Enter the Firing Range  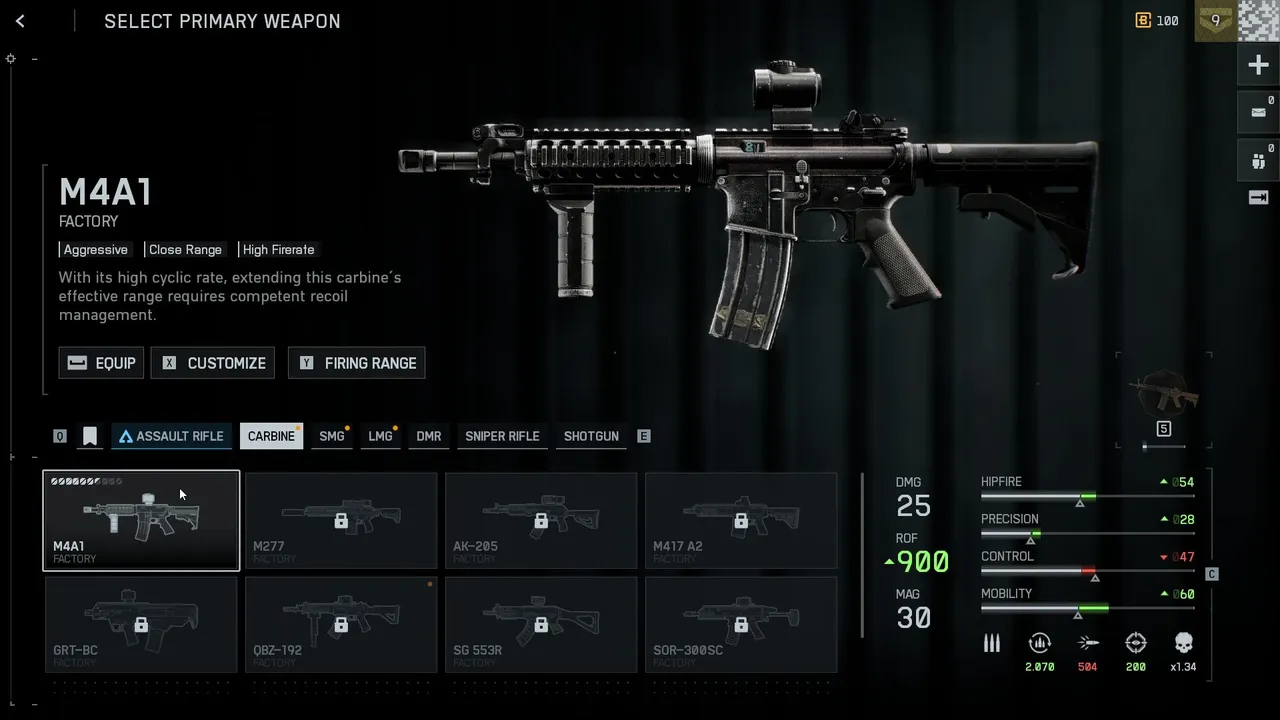coord(357,363)
